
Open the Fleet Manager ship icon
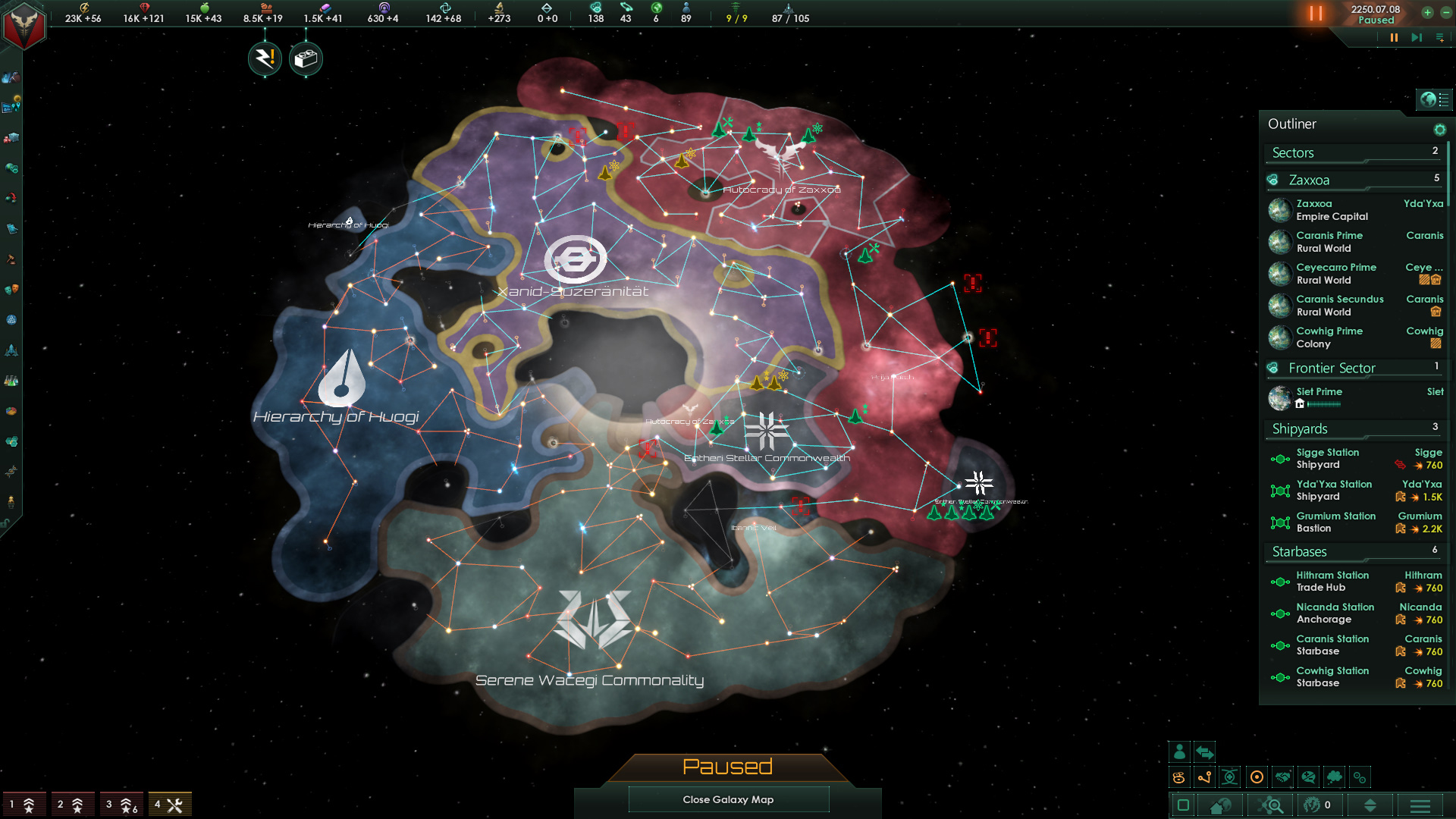tap(12, 349)
